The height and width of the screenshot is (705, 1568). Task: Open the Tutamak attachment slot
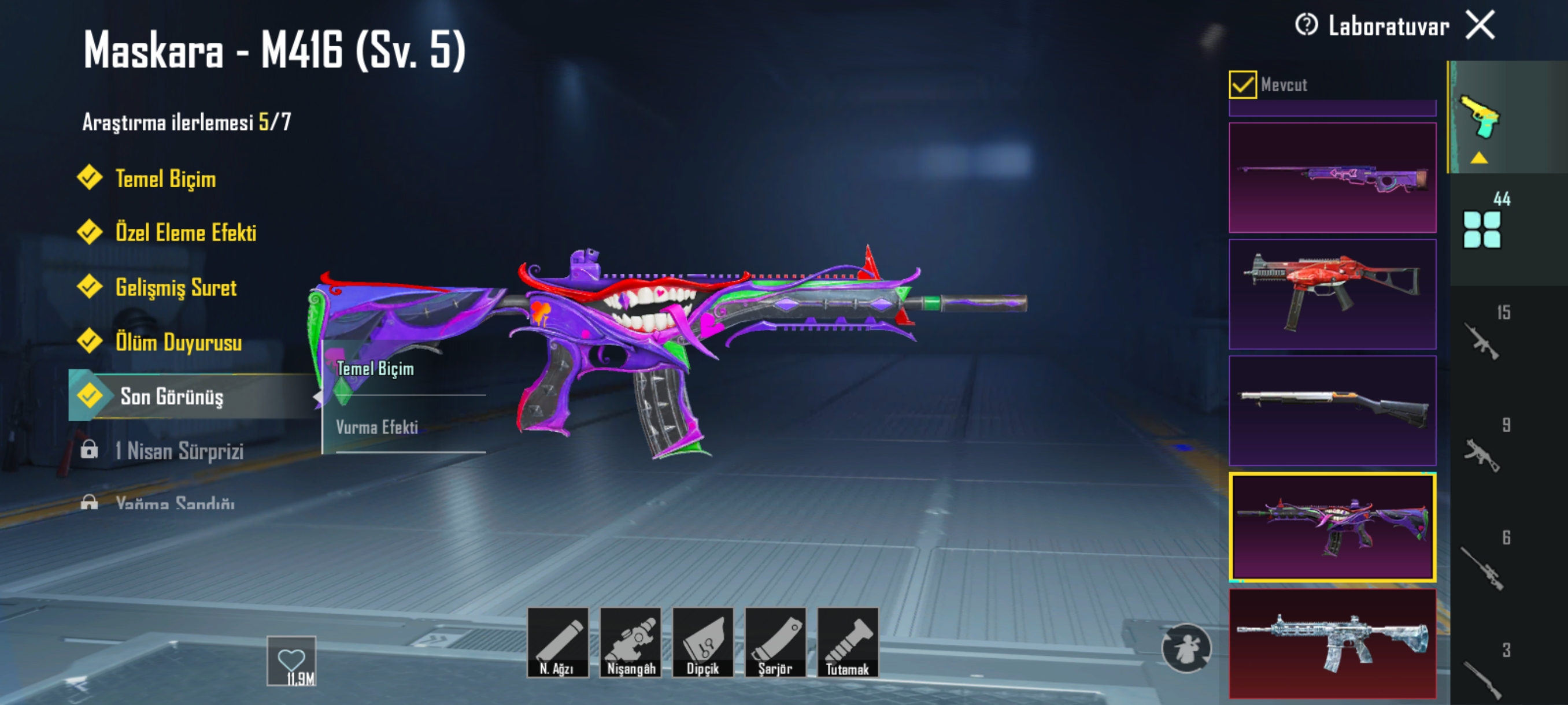point(847,643)
